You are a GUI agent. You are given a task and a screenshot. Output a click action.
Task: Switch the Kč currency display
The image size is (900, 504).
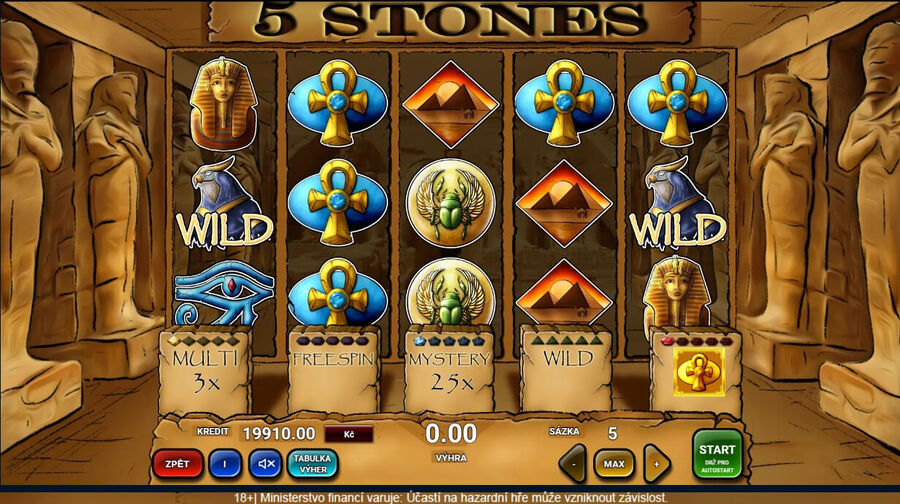[349, 434]
